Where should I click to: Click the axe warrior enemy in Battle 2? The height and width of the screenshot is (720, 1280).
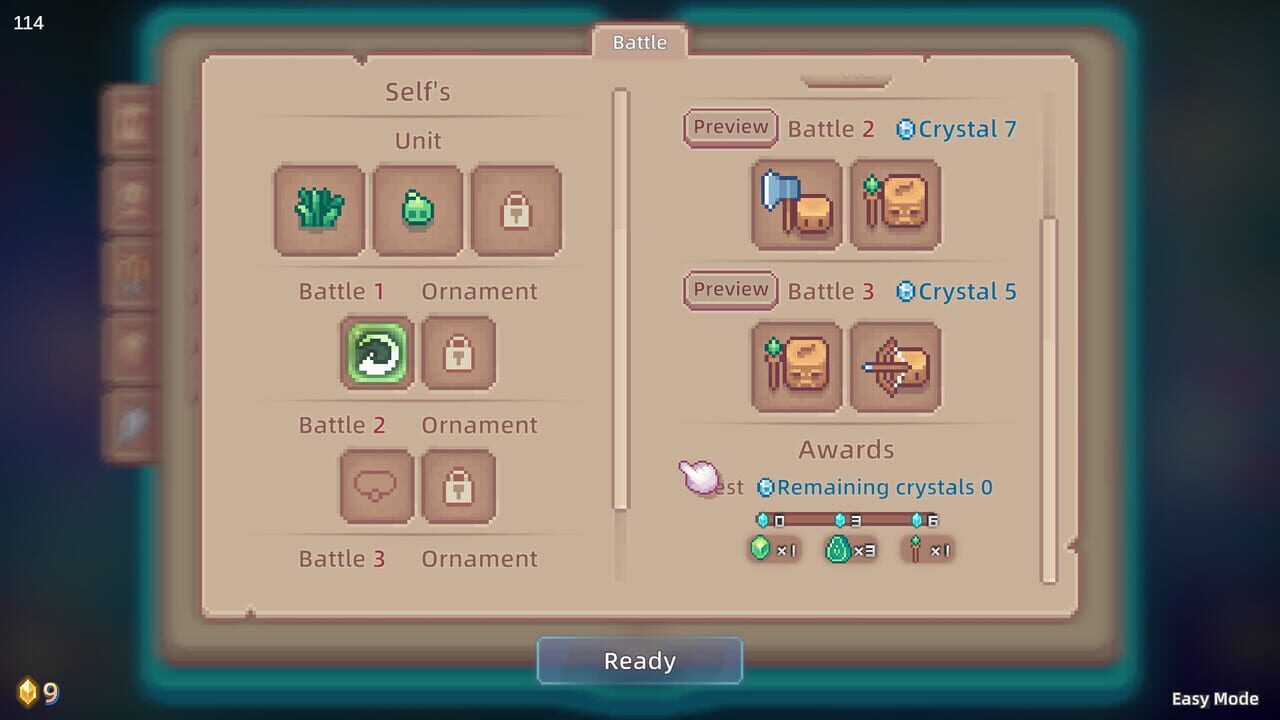[796, 206]
